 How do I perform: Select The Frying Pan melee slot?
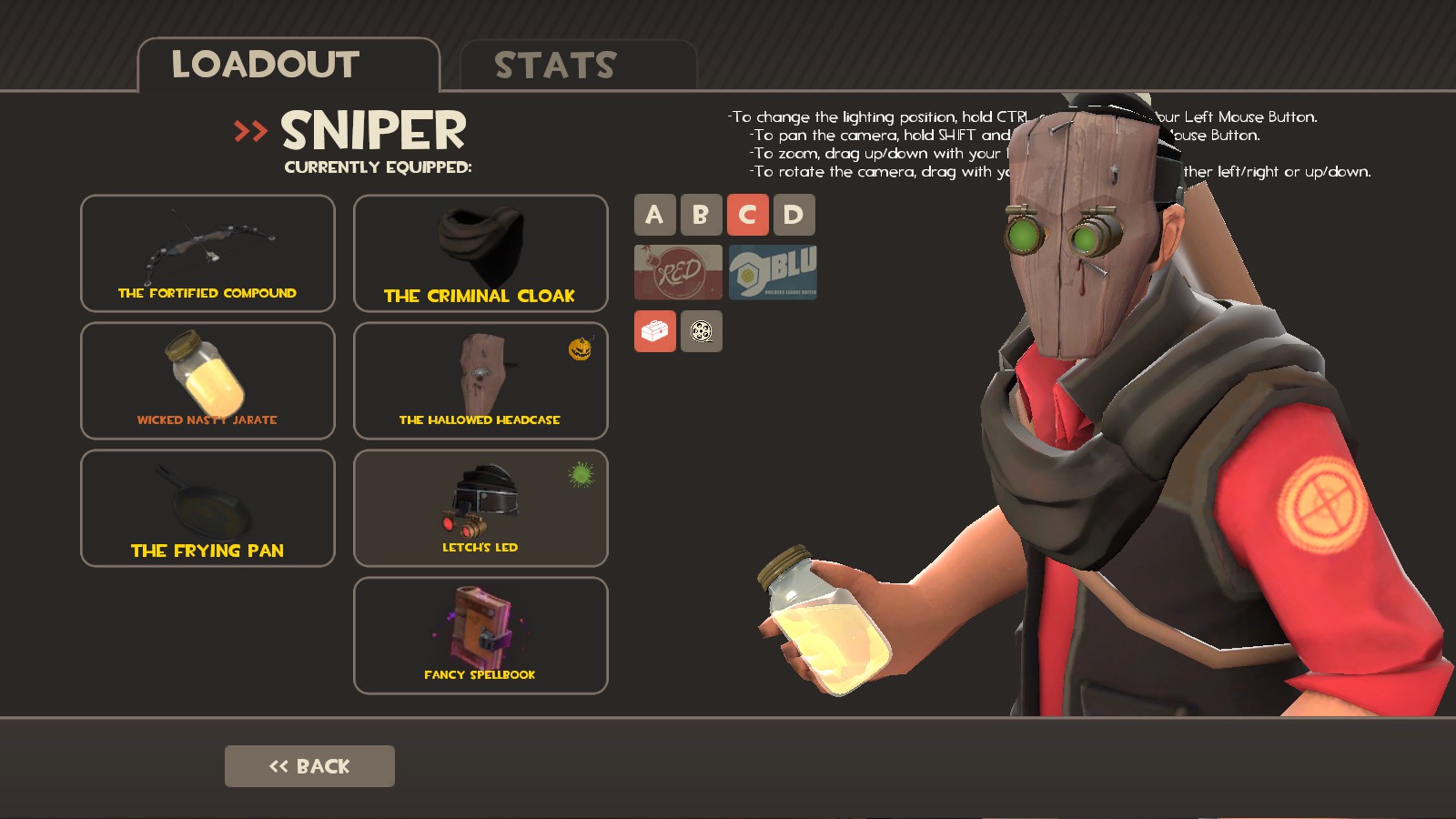tap(207, 508)
